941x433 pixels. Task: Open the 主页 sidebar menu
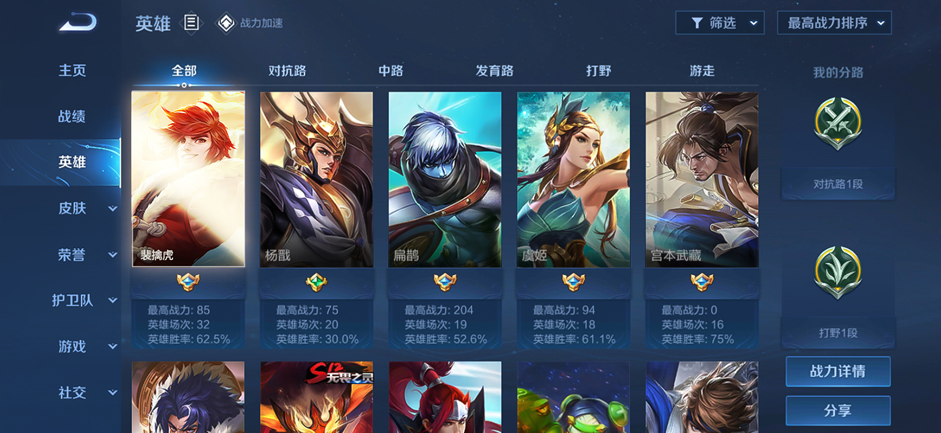(x=72, y=70)
